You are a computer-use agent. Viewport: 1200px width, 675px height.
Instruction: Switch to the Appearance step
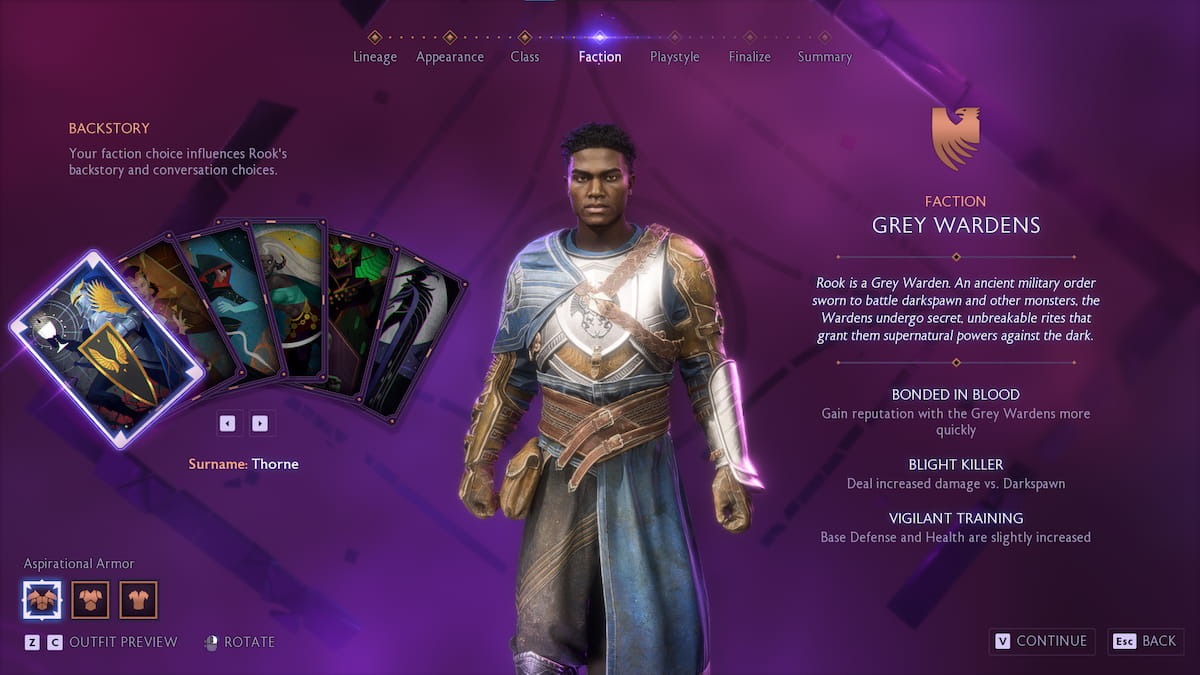pyautogui.click(x=450, y=56)
